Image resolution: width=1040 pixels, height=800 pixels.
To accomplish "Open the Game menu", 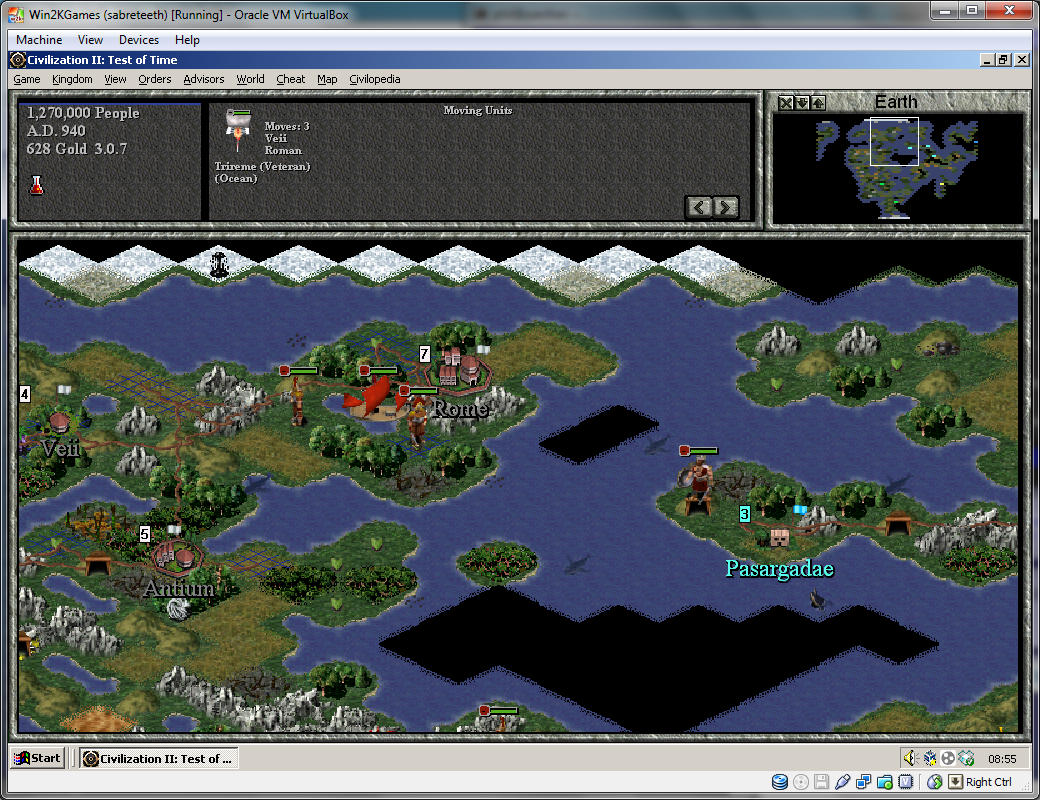I will pos(26,79).
